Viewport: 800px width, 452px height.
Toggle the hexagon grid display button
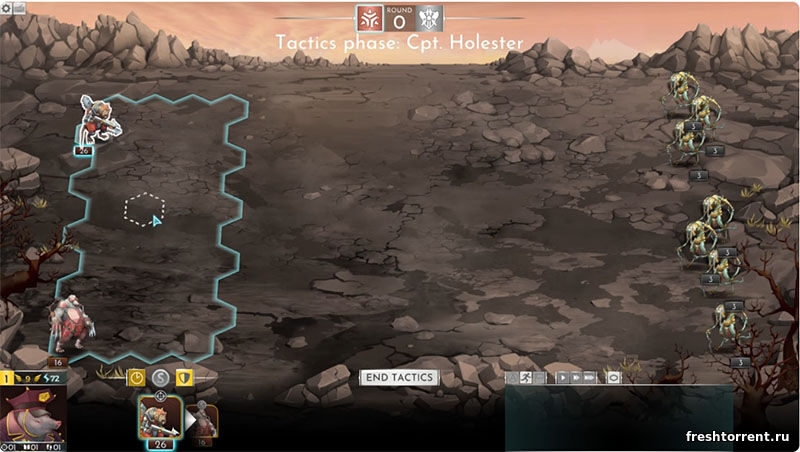pos(614,378)
